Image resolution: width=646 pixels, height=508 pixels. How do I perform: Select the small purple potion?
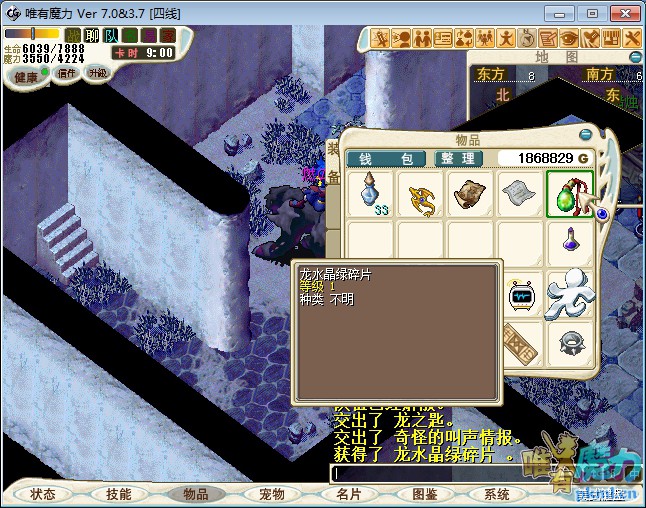(570, 243)
